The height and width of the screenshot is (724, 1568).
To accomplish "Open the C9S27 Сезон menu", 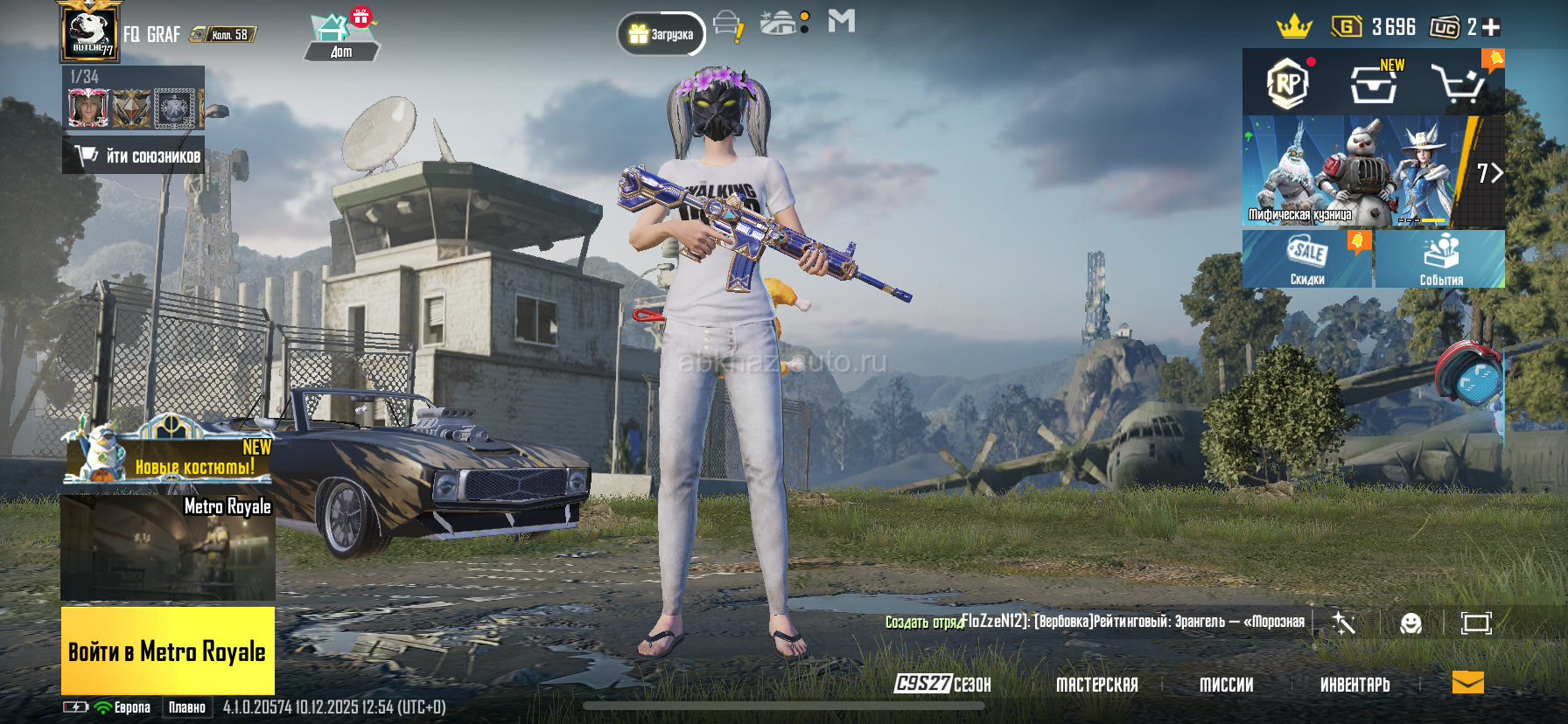I will [x=942, y=684].
